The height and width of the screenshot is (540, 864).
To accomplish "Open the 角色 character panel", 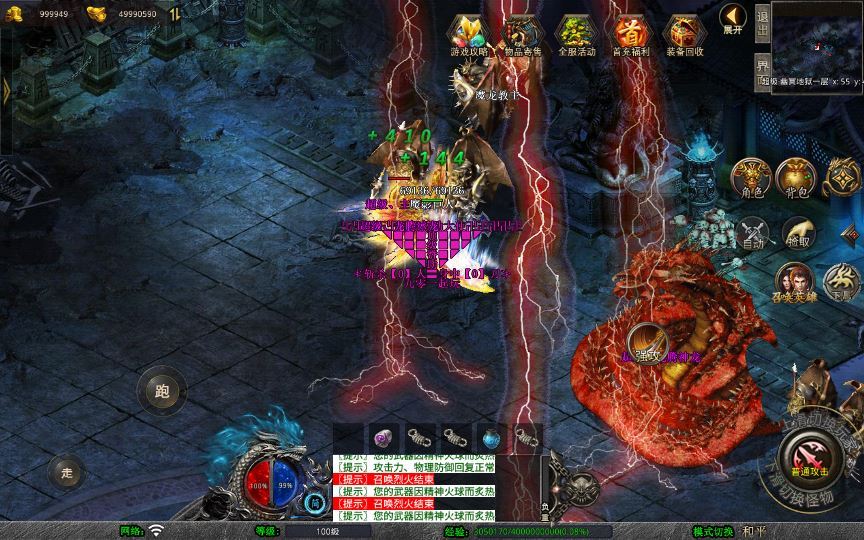I will (x=750, y=177).
